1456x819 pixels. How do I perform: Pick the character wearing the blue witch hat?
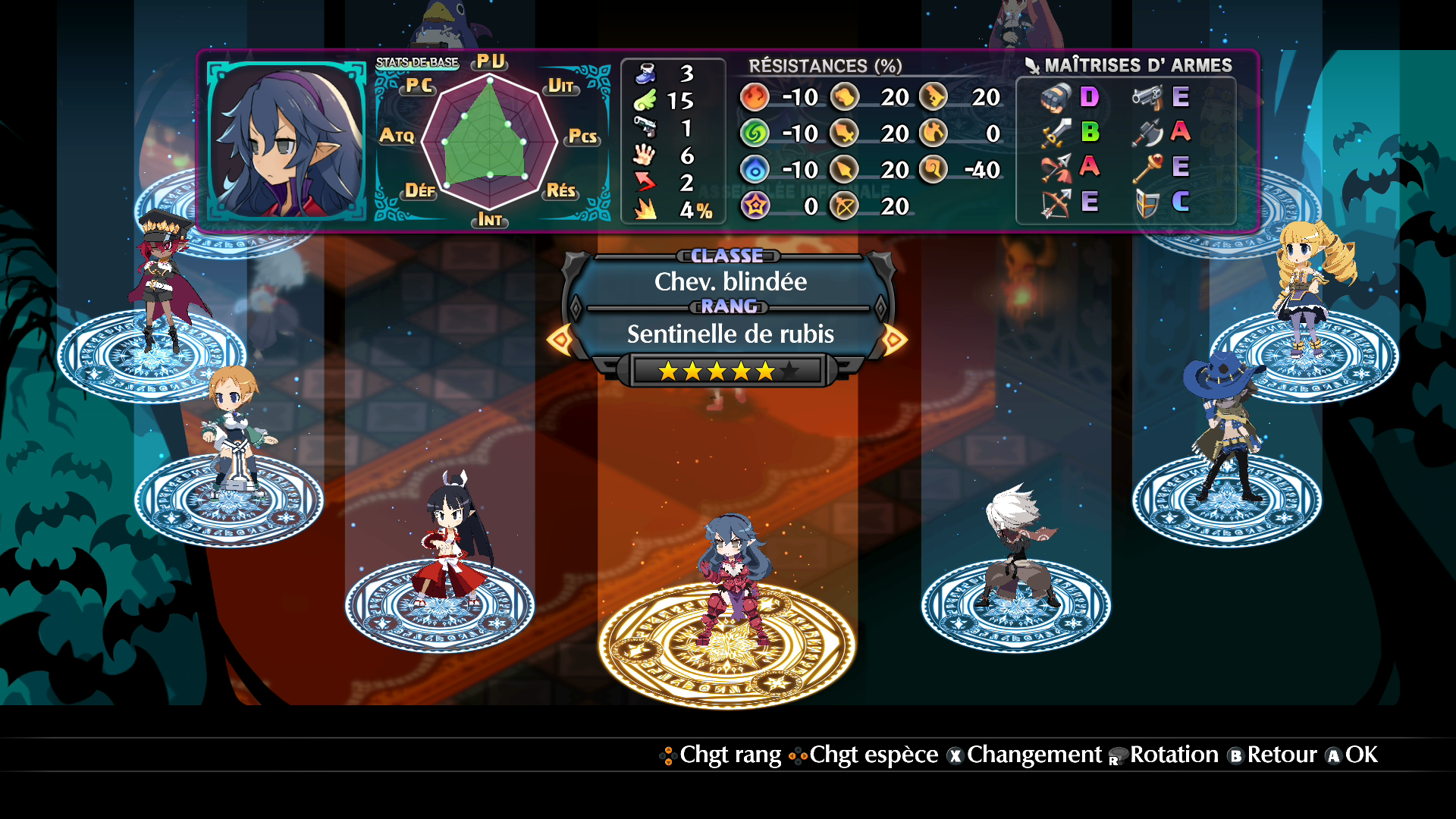pos(1222,425)
